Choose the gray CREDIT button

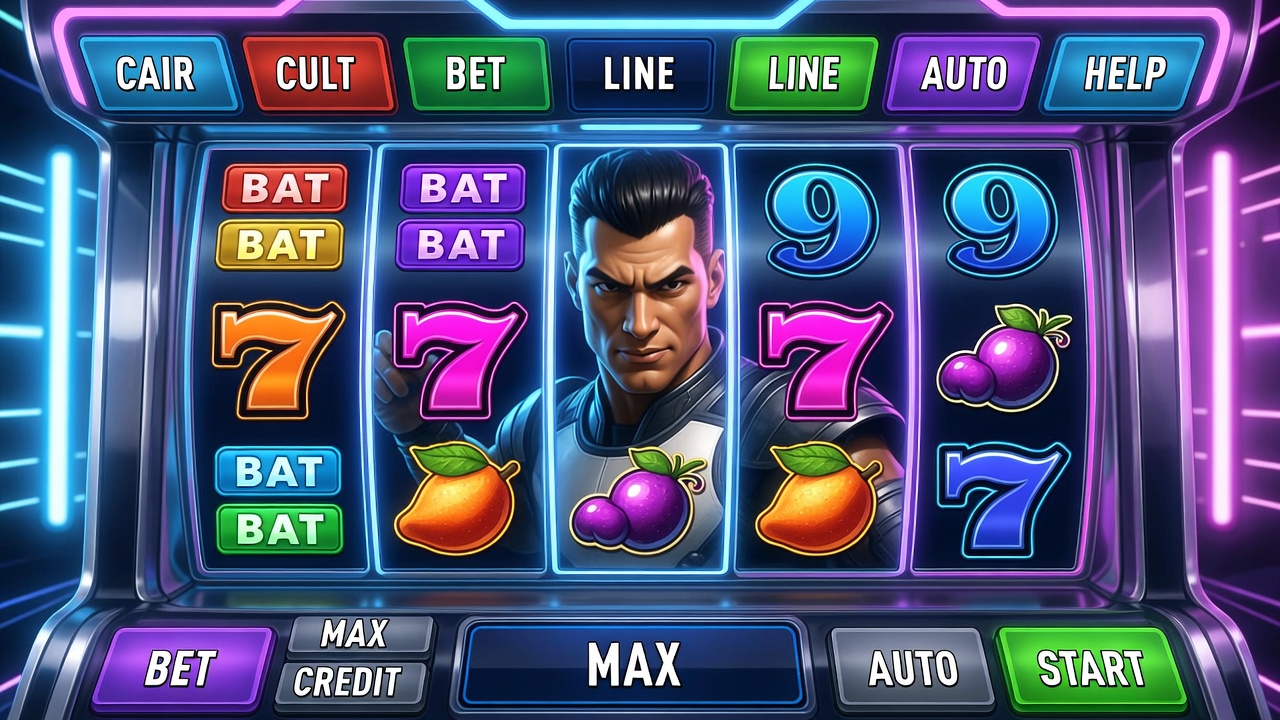click(347, 682)
